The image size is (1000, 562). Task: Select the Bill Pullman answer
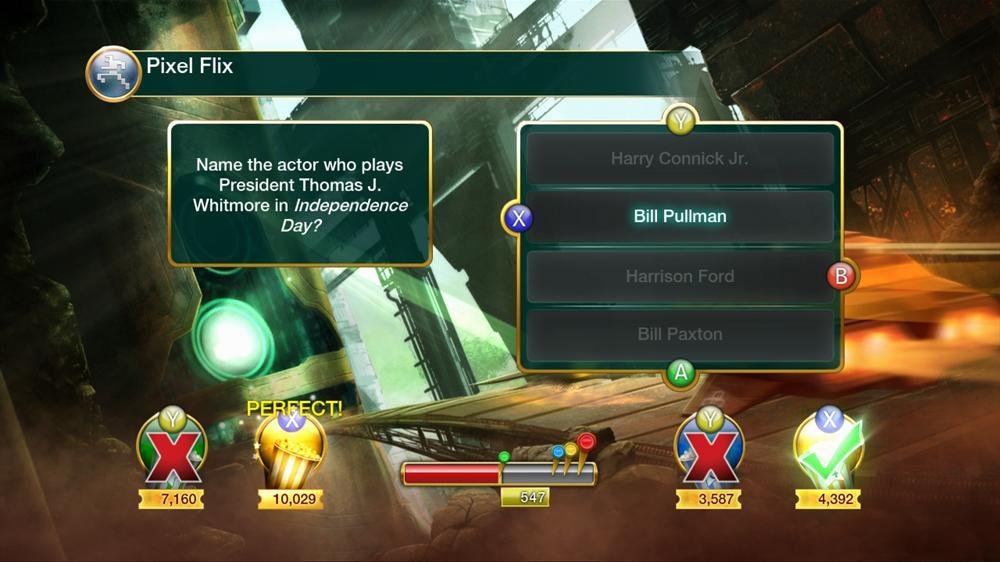tap(680, 216)
